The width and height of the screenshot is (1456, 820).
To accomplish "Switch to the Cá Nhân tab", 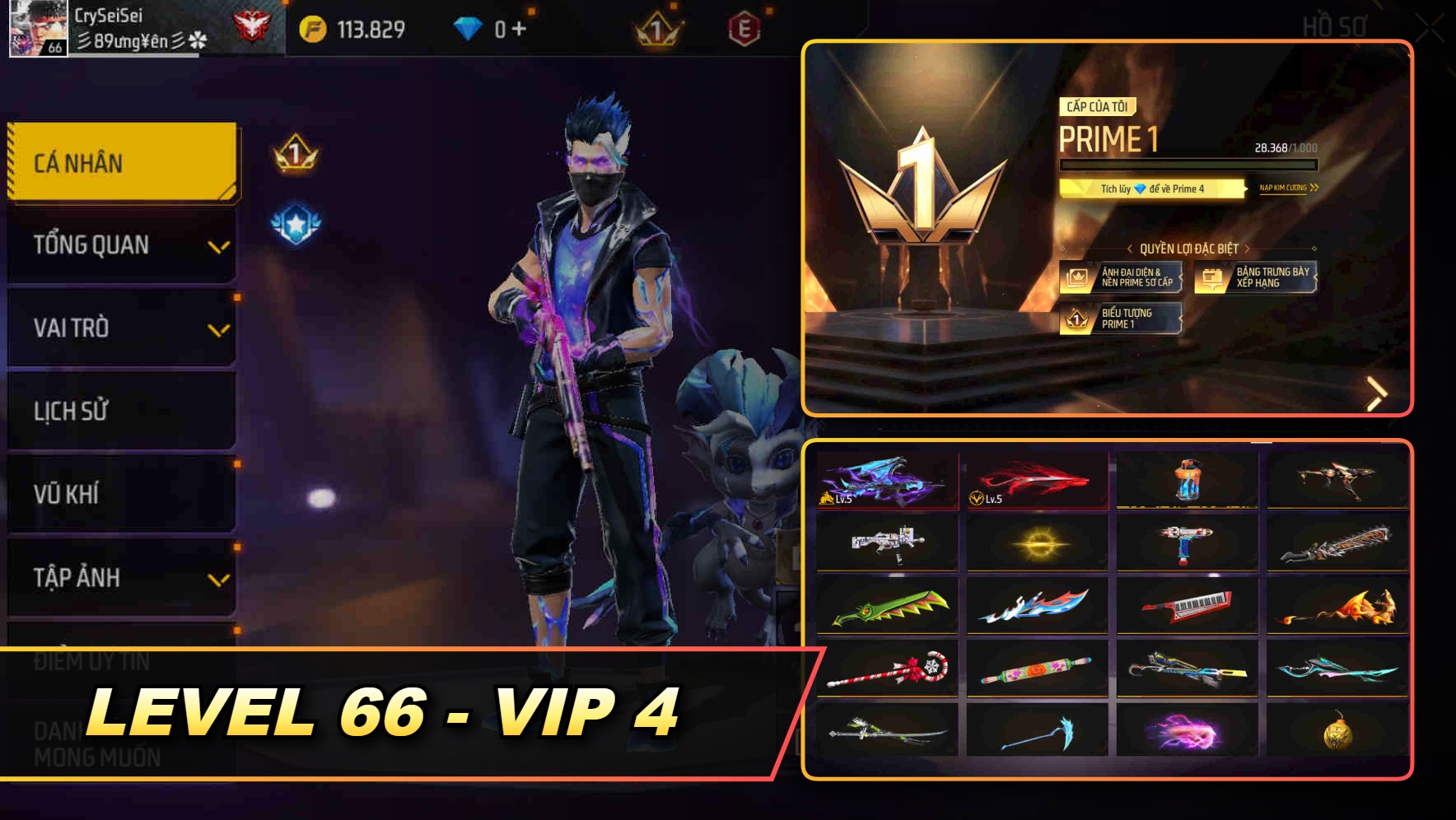I will coord(121,162).
